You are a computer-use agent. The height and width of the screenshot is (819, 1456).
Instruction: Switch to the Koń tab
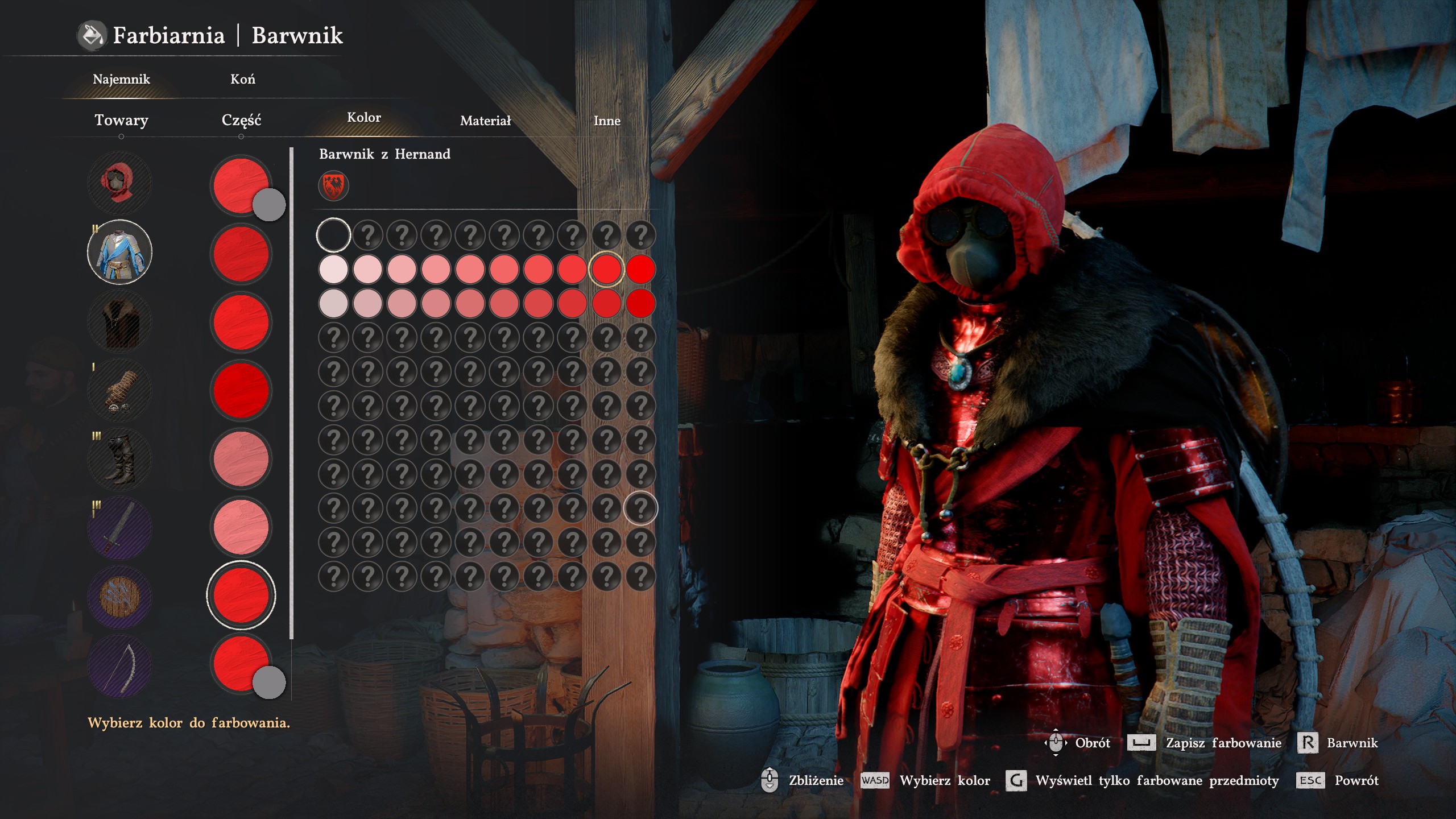coord(243,79)
